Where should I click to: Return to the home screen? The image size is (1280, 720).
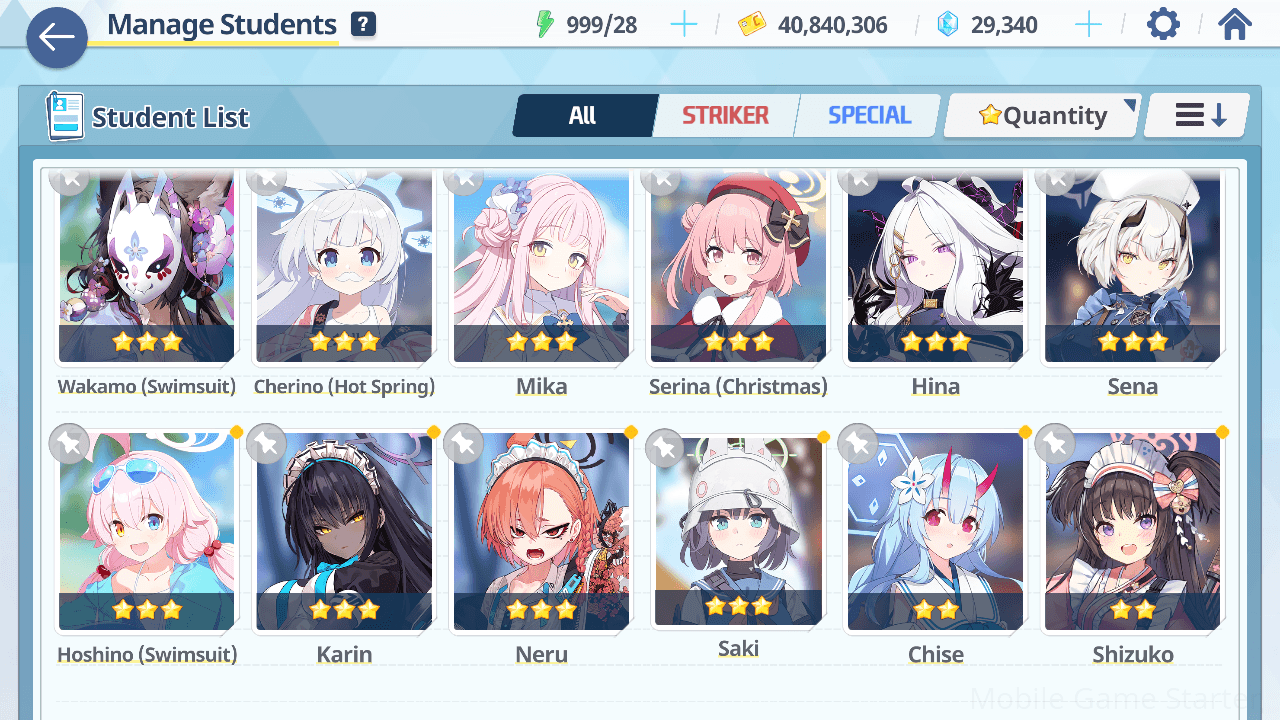1235,24
